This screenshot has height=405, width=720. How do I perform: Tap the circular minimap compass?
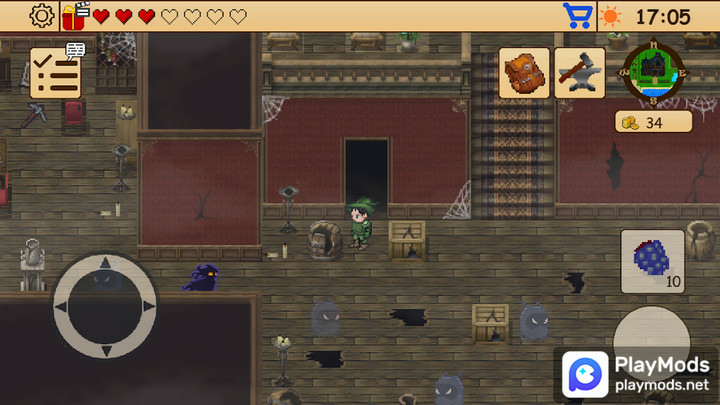650,72
